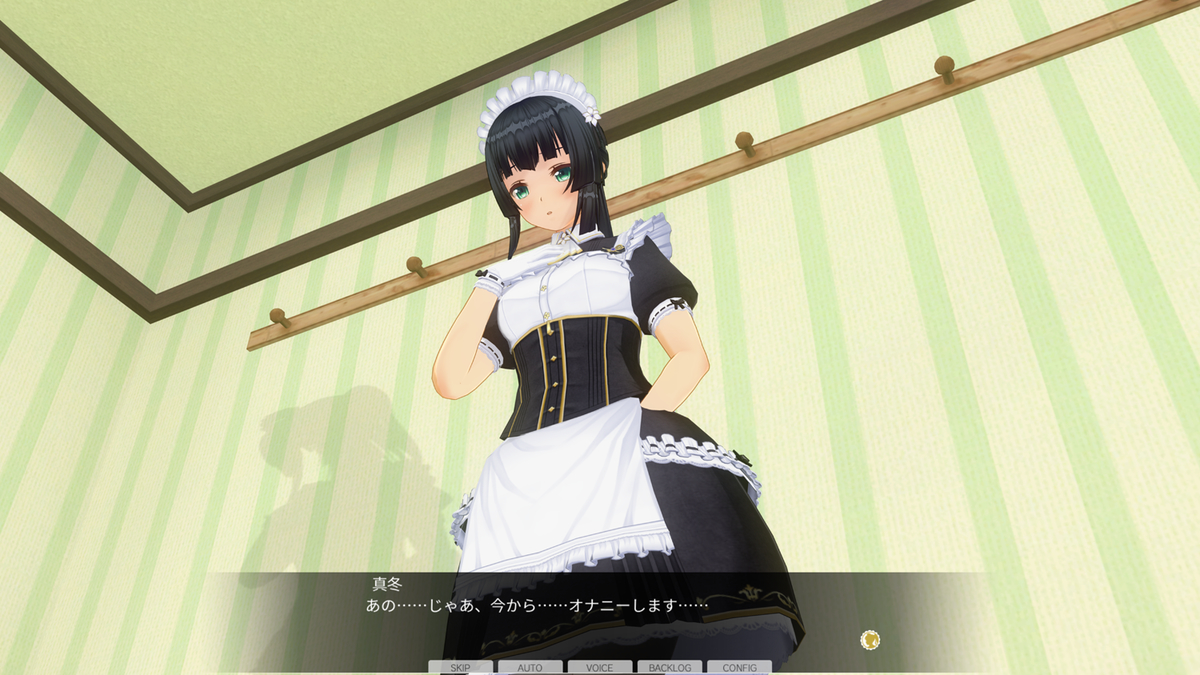The image size is (1200, 675).
Task: Click the SKIP button
Action: click(460, 667)
